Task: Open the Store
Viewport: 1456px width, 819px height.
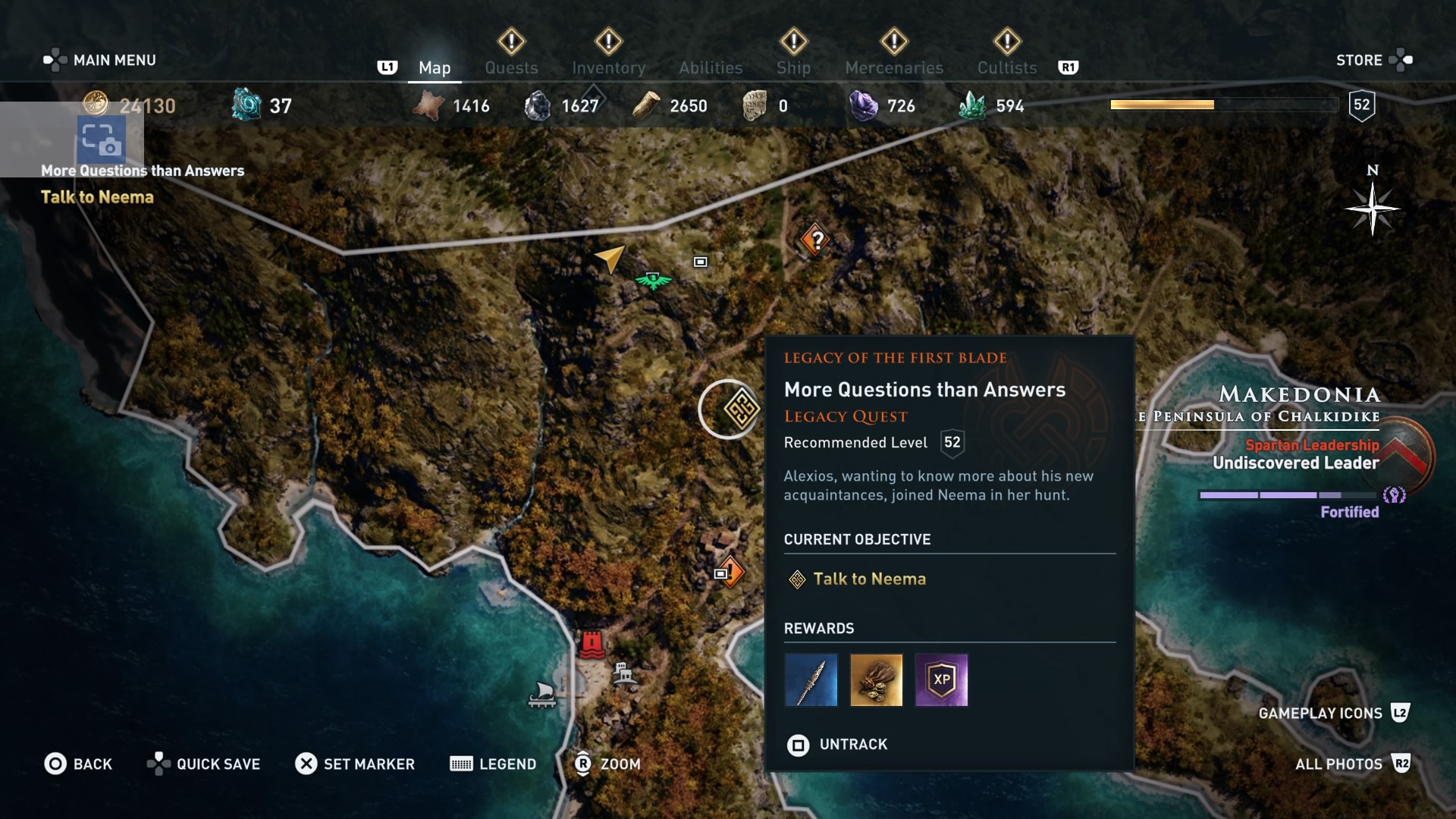Action: 1360,59
